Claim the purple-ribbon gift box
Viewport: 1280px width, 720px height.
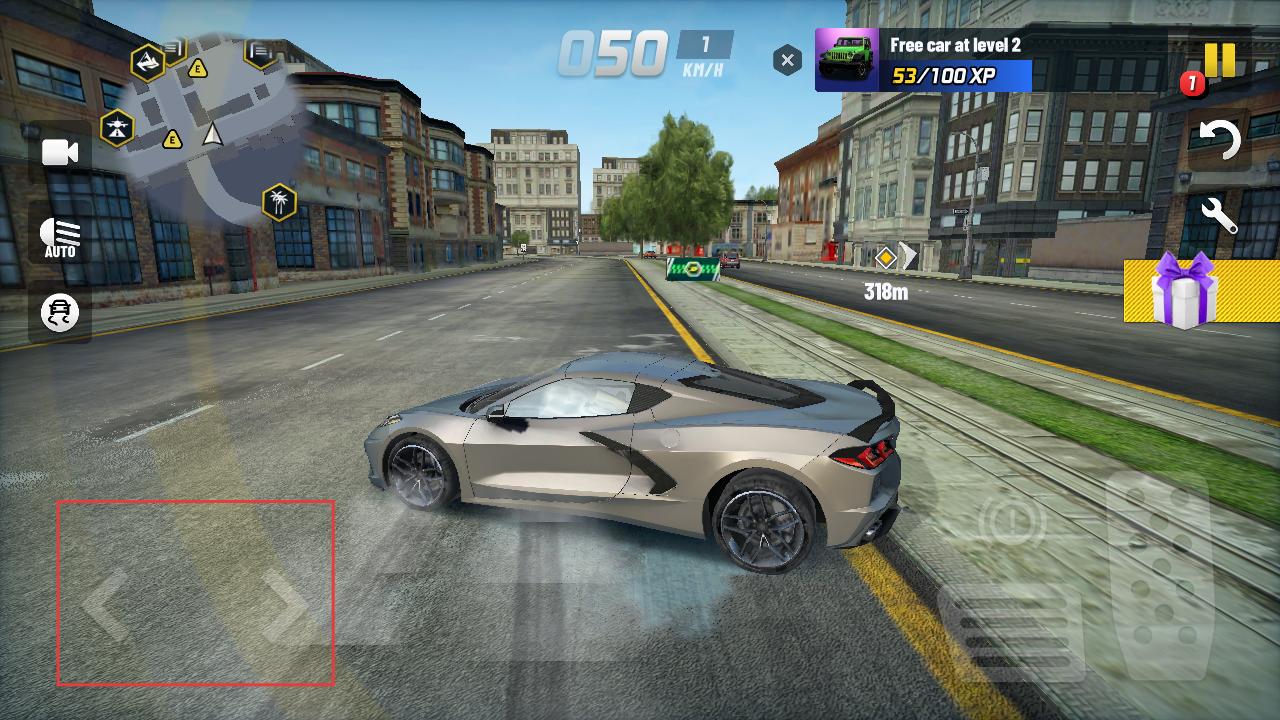[1184, 290]
